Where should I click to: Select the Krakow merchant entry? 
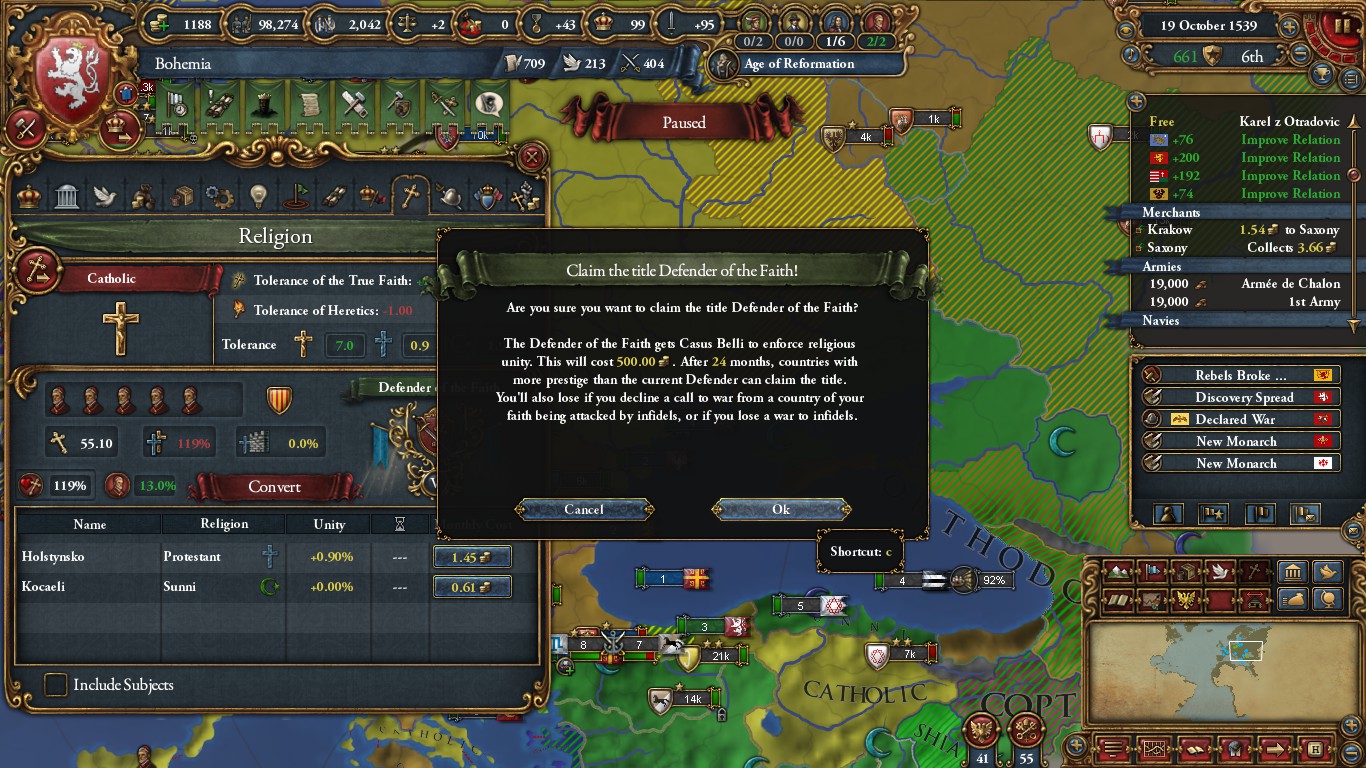tap(1169, 230)
